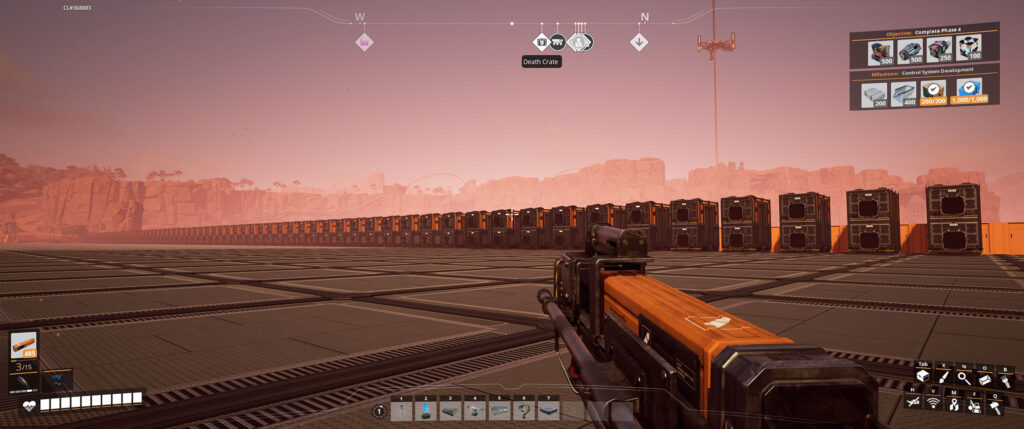Open the inventory box icon
Image resolution: width=1024 pixels, height=429 pixels.
click(x=923, y=376)
